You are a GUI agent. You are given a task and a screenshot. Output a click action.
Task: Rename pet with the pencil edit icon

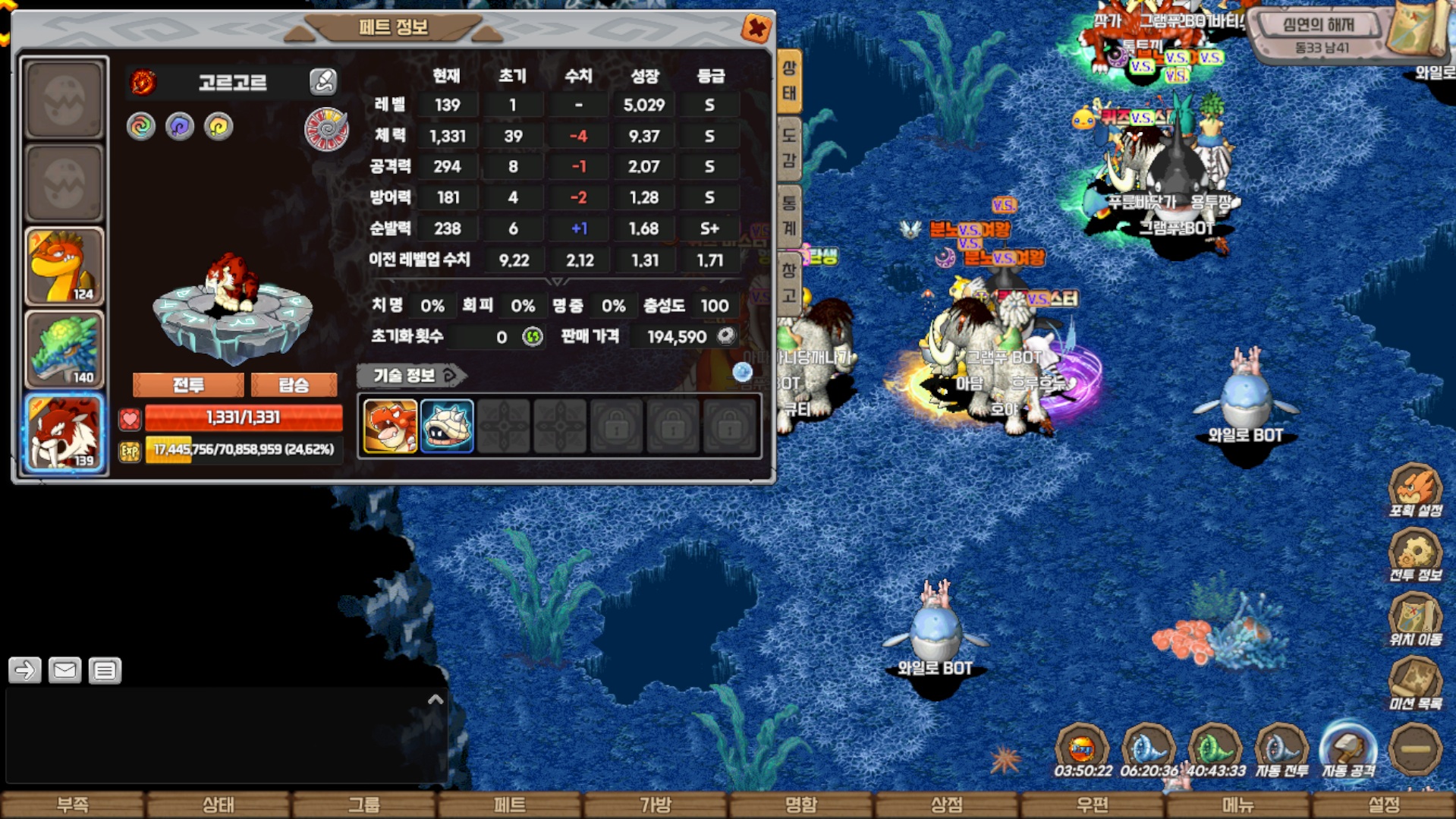coord(322,81)
